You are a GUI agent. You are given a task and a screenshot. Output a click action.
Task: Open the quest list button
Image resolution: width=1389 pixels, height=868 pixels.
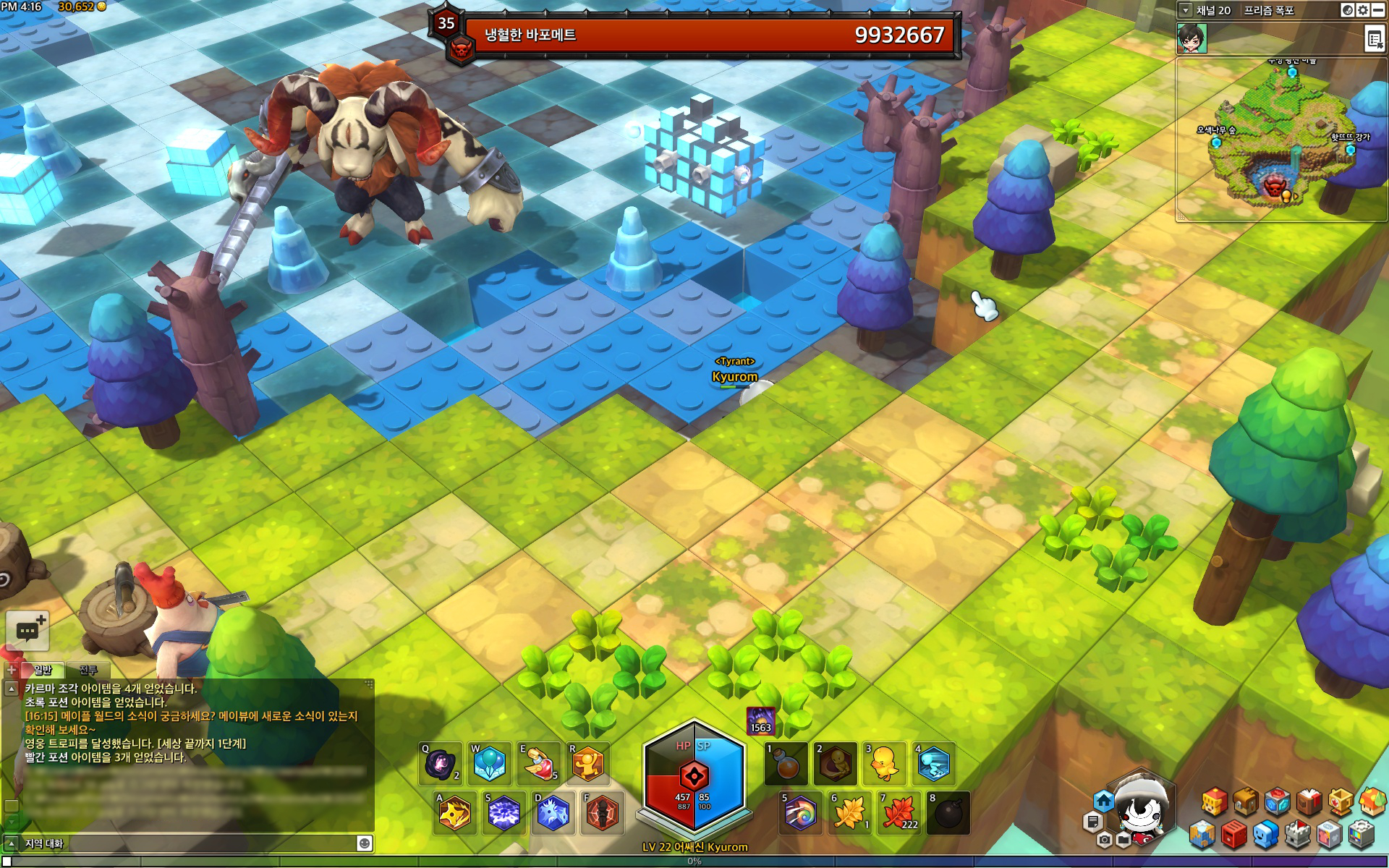1374,38
